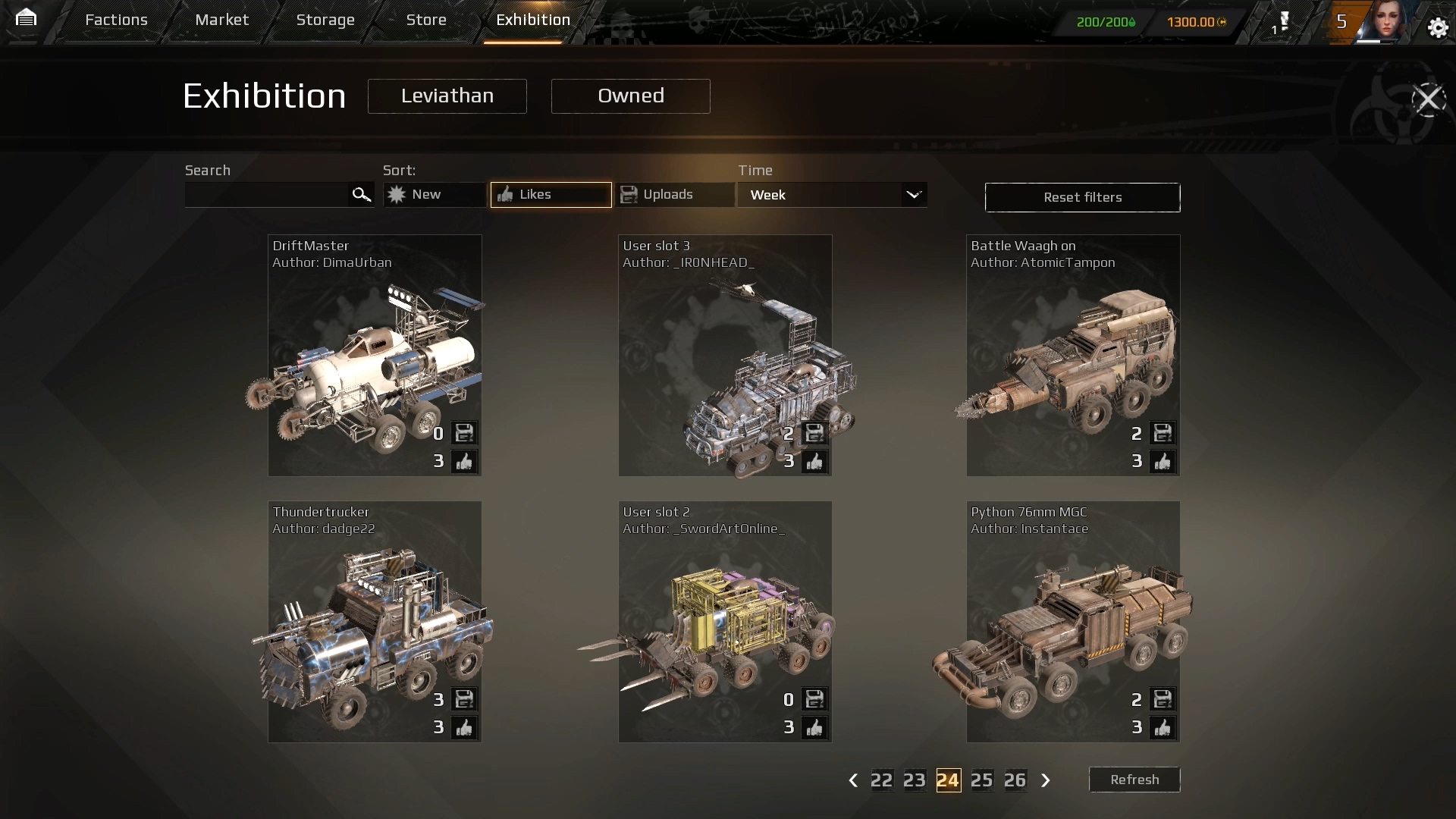
Task: Refresh the exhibition list
Action: point(1134,780)
